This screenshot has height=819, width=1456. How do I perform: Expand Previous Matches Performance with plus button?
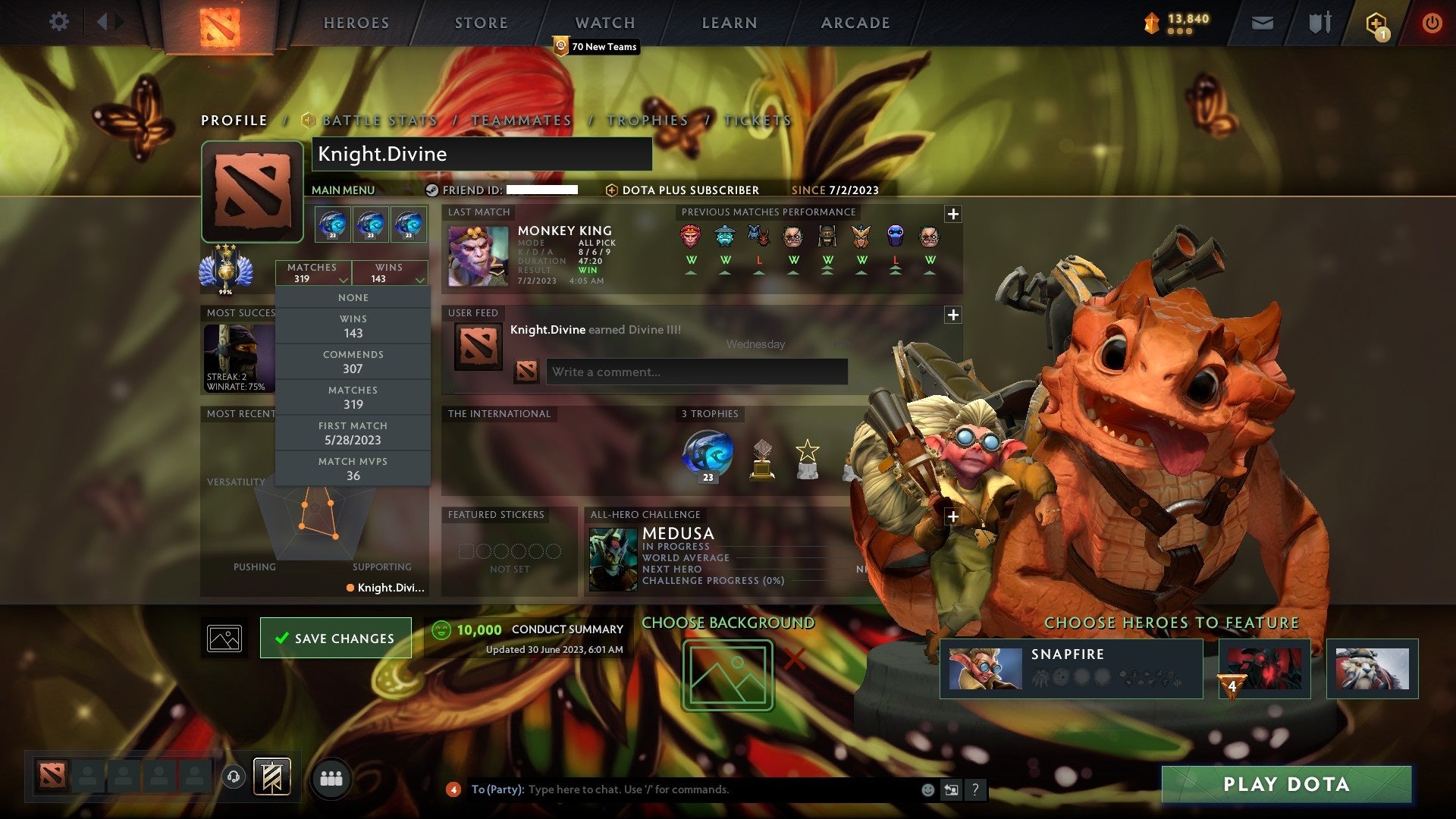[x=953, y=215]
